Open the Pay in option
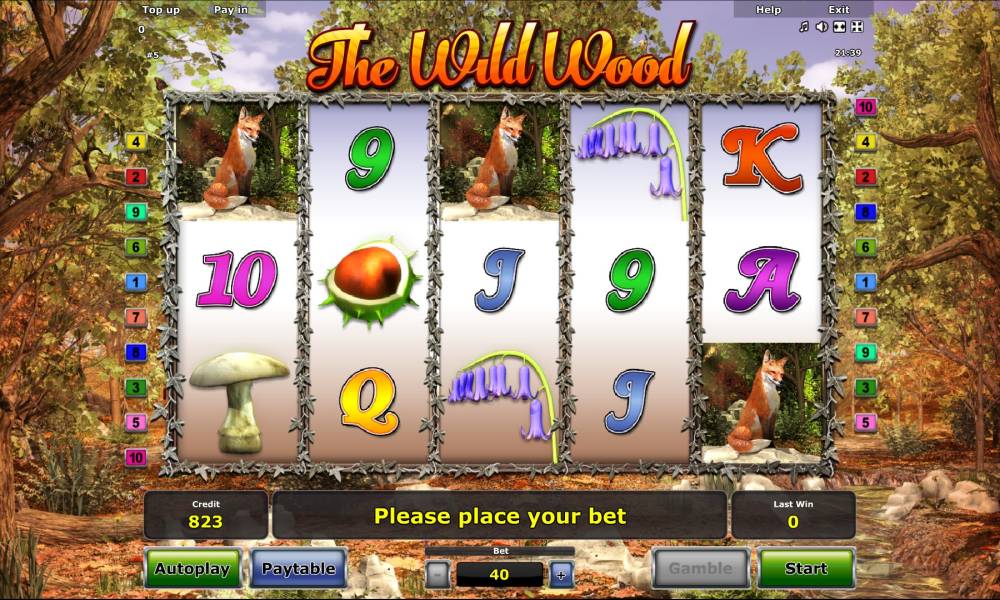The image size is (1000, 600). point(231,9)
